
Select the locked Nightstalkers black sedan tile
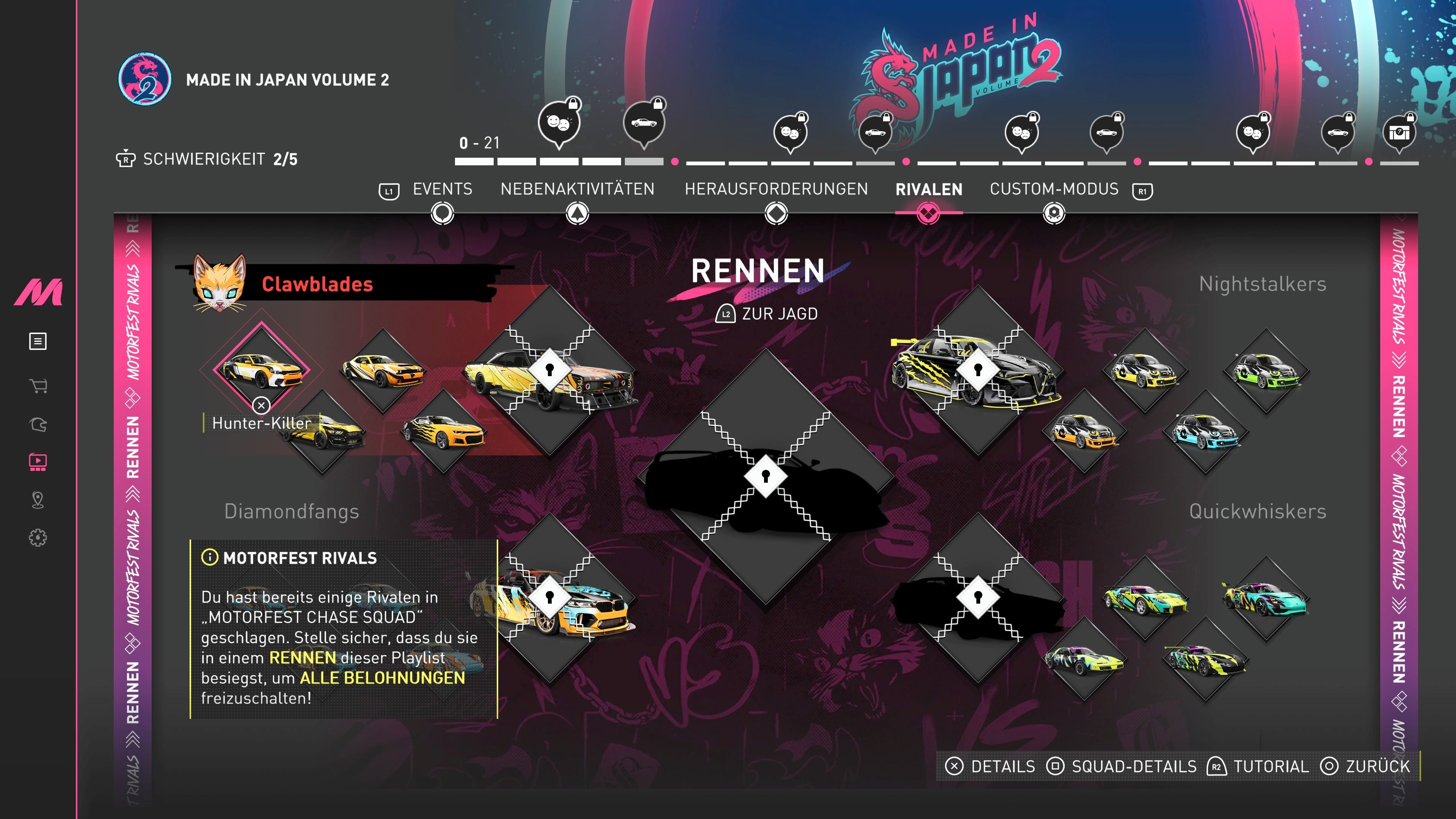coord(978,370)
